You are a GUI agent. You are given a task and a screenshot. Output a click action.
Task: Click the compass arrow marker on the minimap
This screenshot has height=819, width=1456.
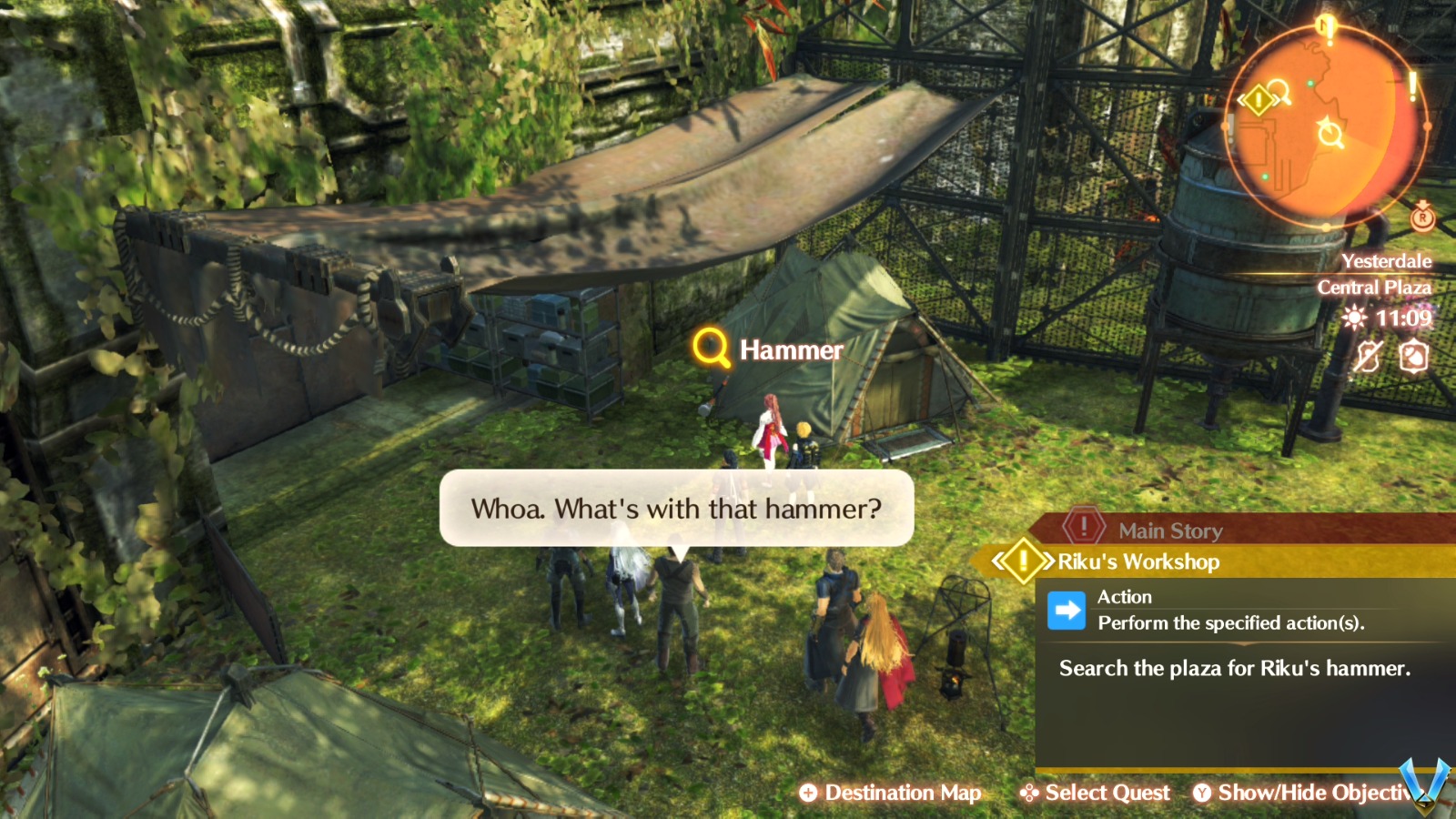[x=1329, y=132]
